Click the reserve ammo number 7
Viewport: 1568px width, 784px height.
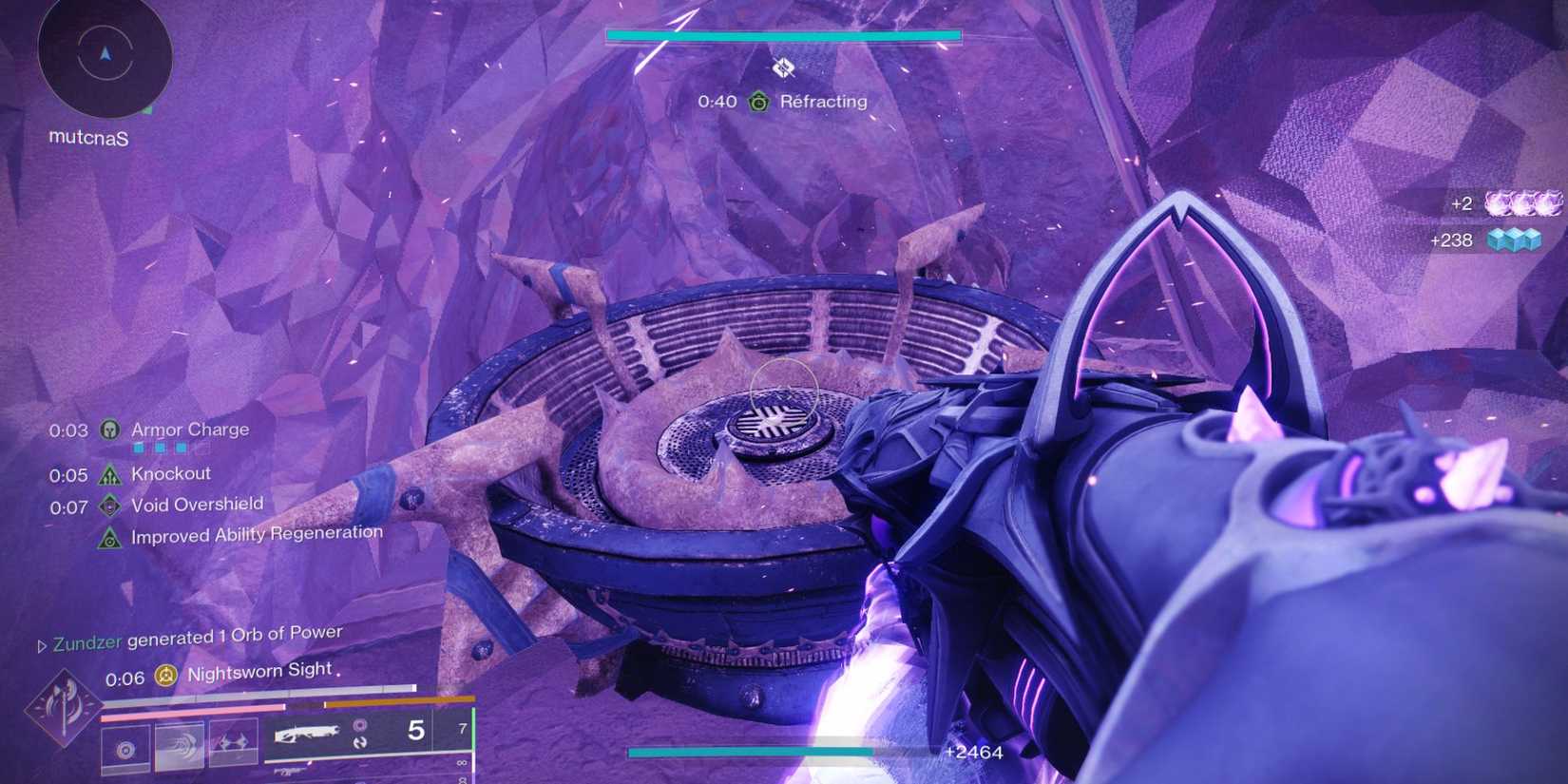[463, 727]
